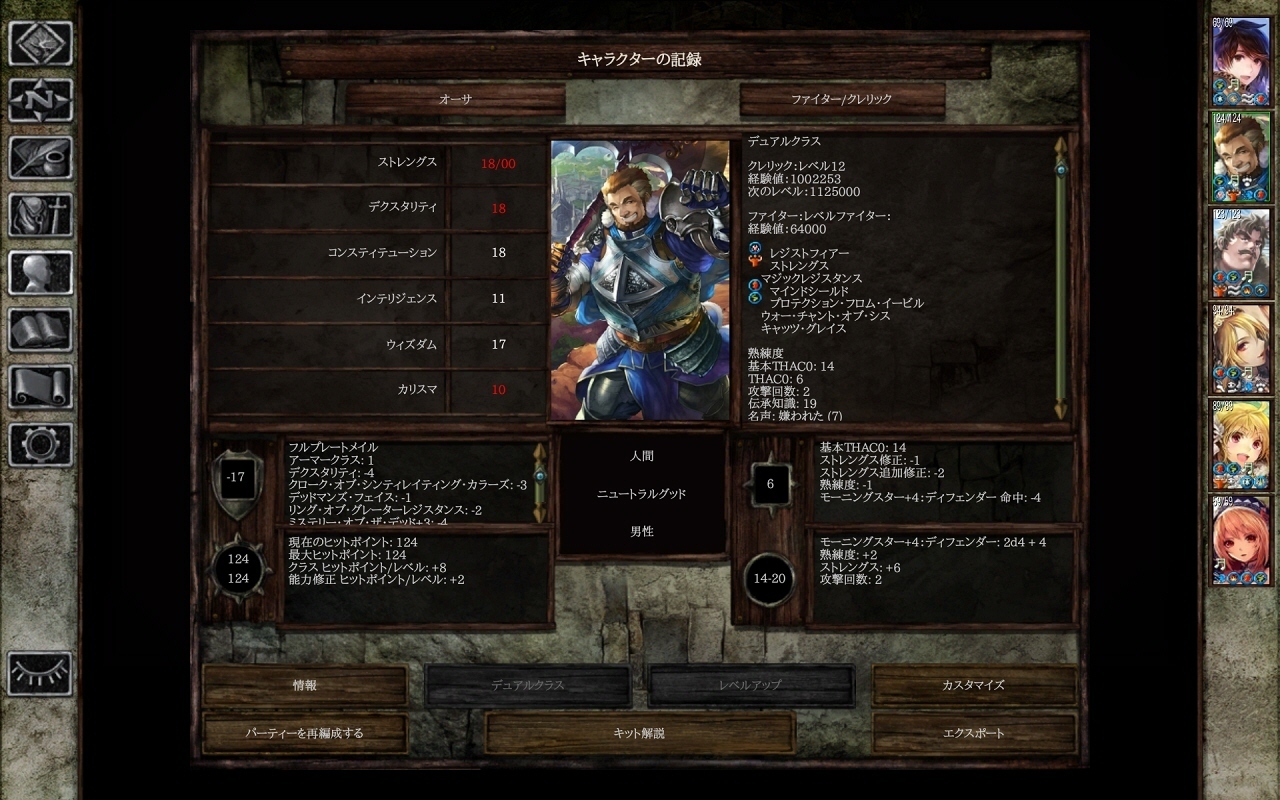The height and width of the screenshot is (800, 1280).
Task: Choose パーティーを再編成する to reform party
Action: [305, 733]
